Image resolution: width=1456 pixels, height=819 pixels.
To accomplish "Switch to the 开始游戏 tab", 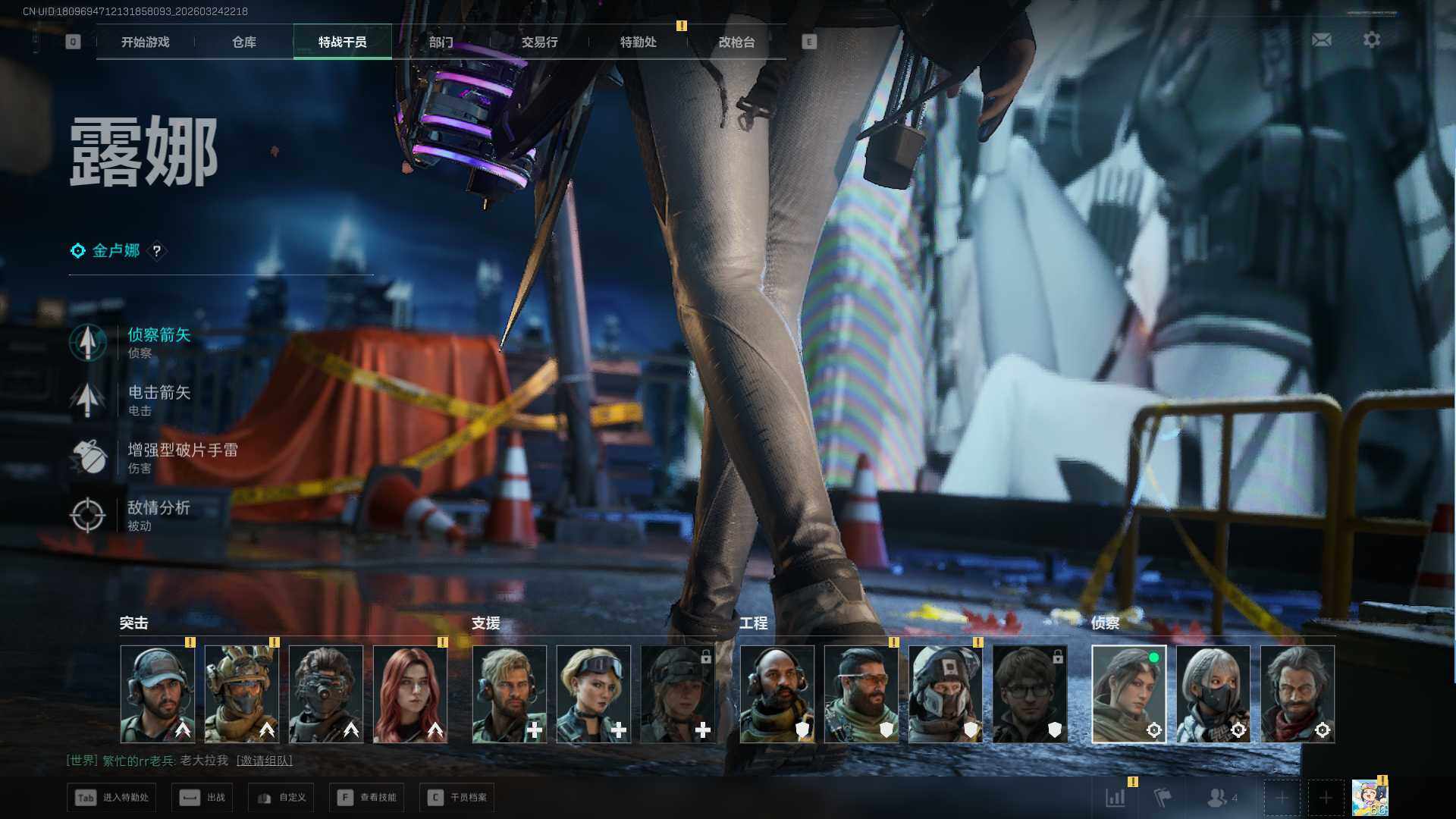I will [146, 42].
